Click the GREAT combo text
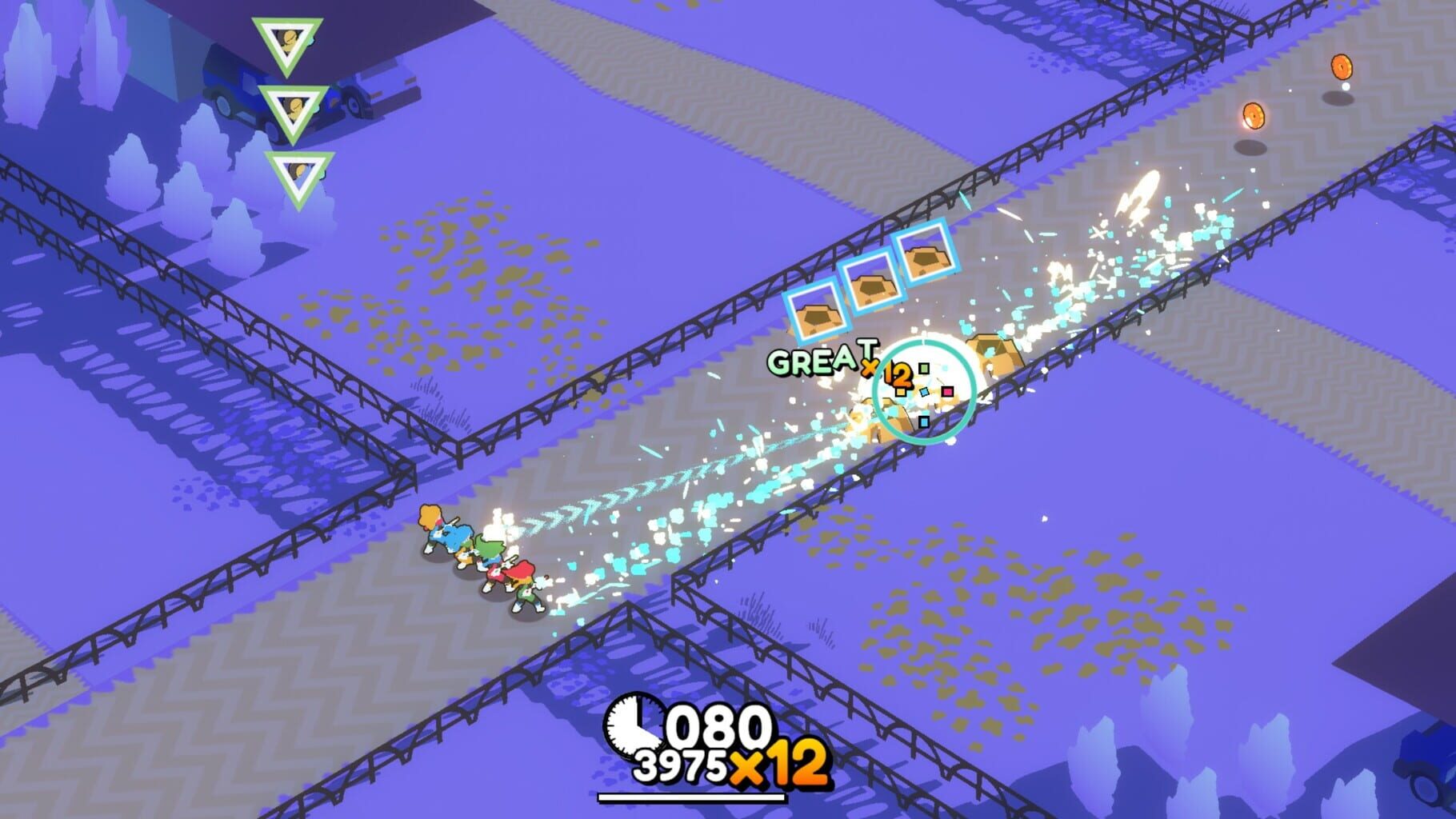Image resolution: width=1456 pixels, height=819 pixels. [x=819, y=362]
